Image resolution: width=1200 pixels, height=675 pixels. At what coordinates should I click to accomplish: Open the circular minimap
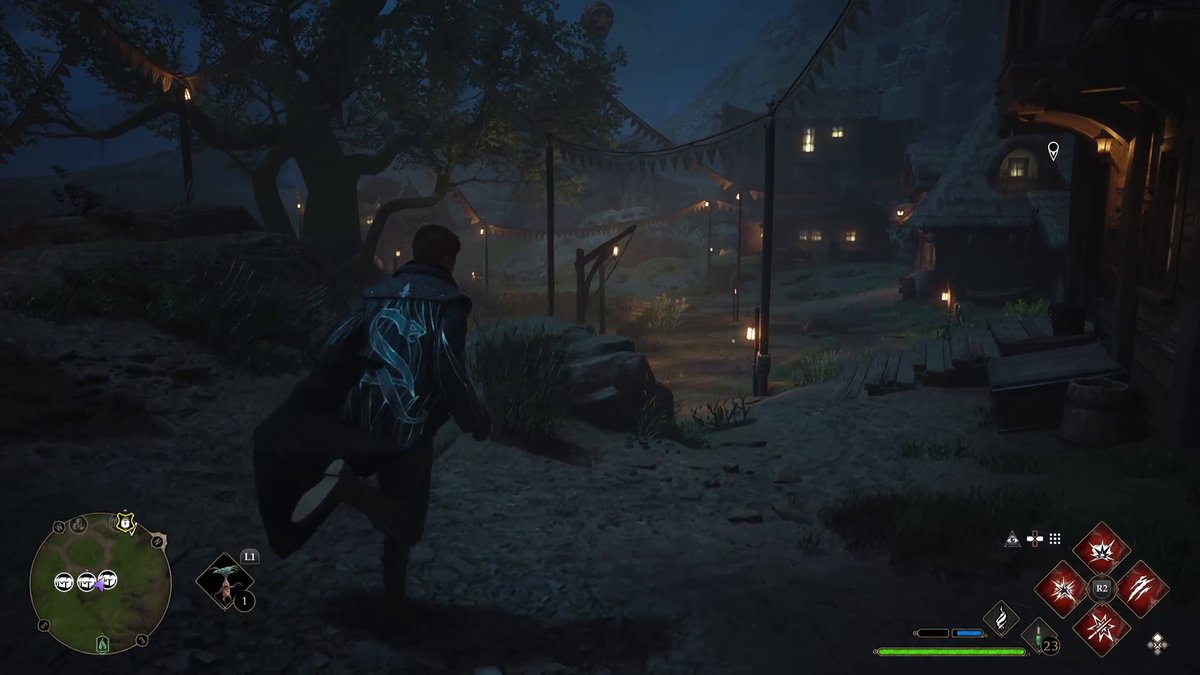click(x=100, y=582)
